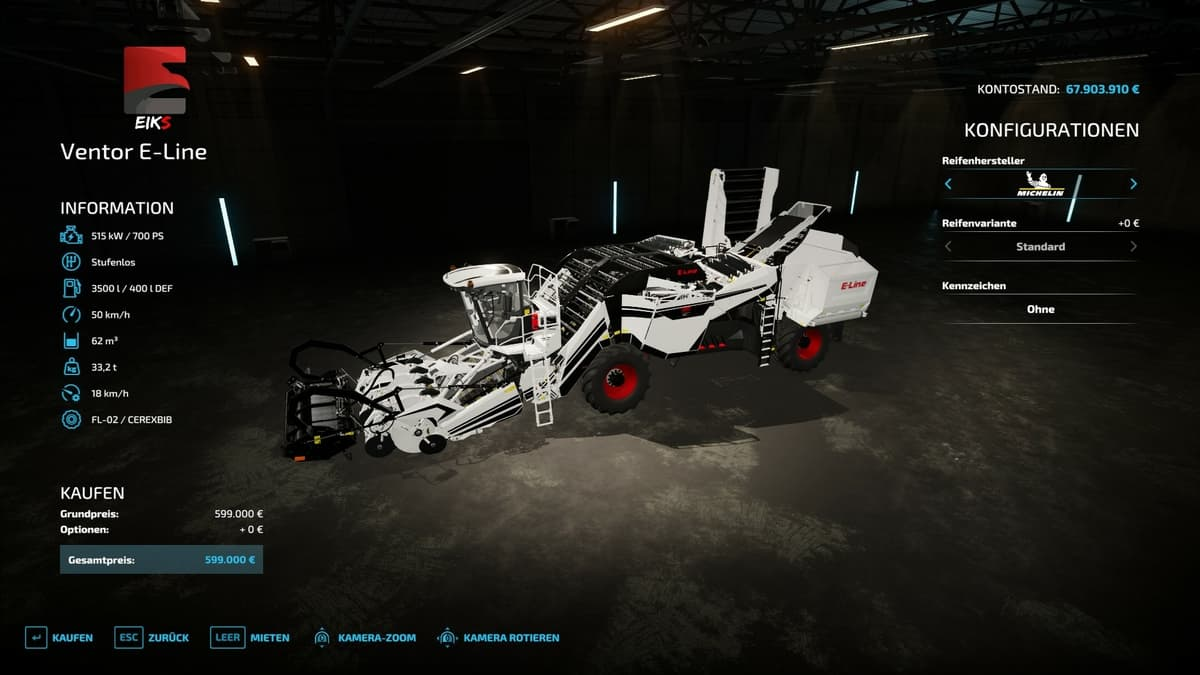Image resolution: width=1200 pixels, height=675 pixels.
Task: Select the Michelin tire manufacturer option
Action: coord(1040,184)
